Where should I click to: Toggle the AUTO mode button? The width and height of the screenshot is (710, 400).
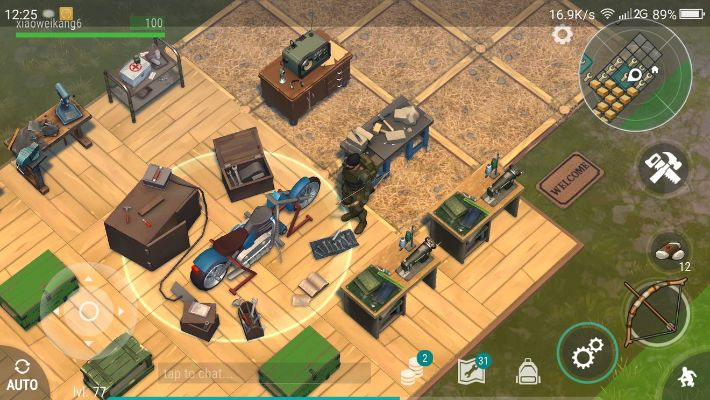coord(21,374)
